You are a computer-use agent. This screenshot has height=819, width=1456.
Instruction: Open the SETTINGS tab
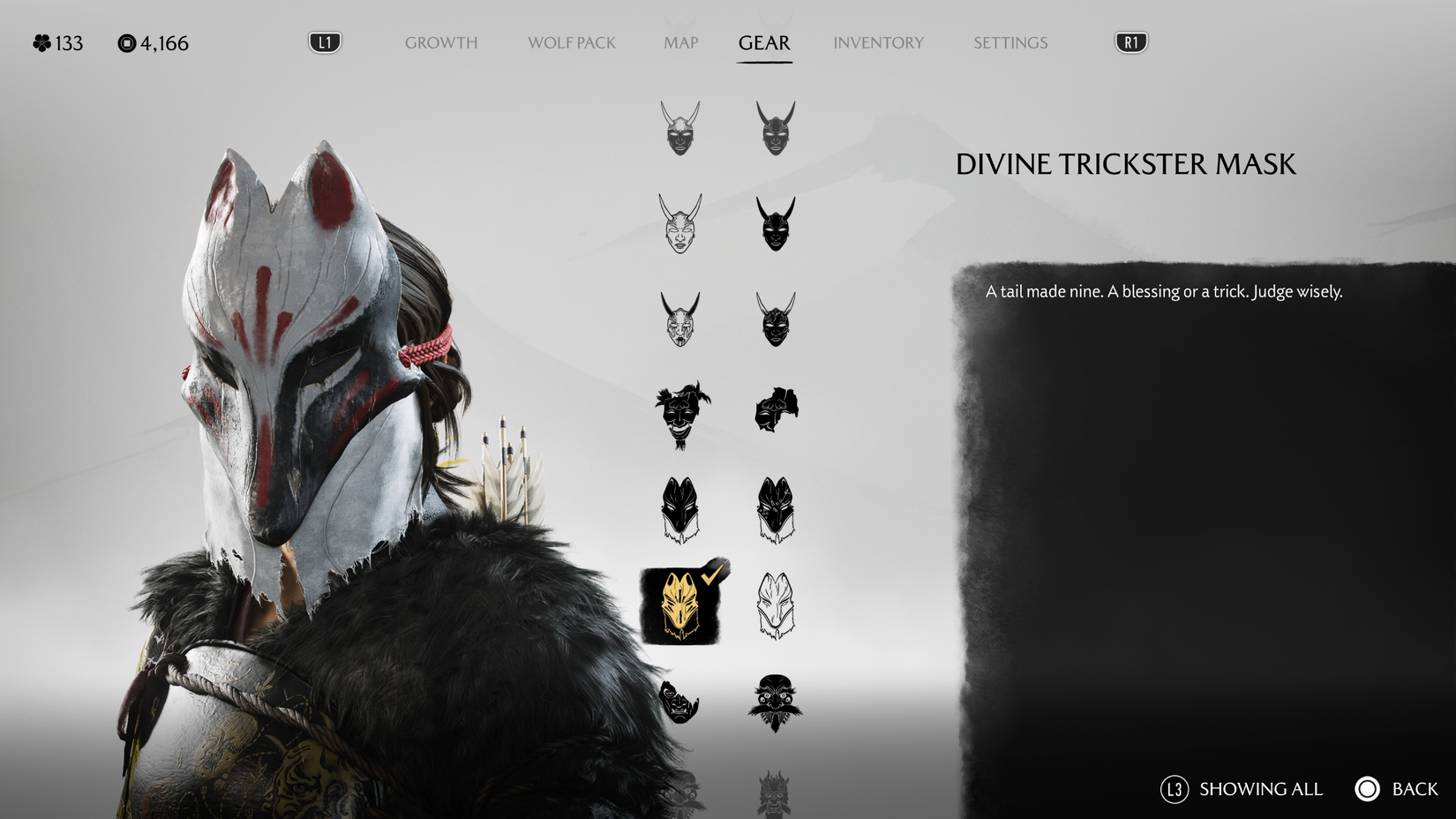pos(1009,42)
